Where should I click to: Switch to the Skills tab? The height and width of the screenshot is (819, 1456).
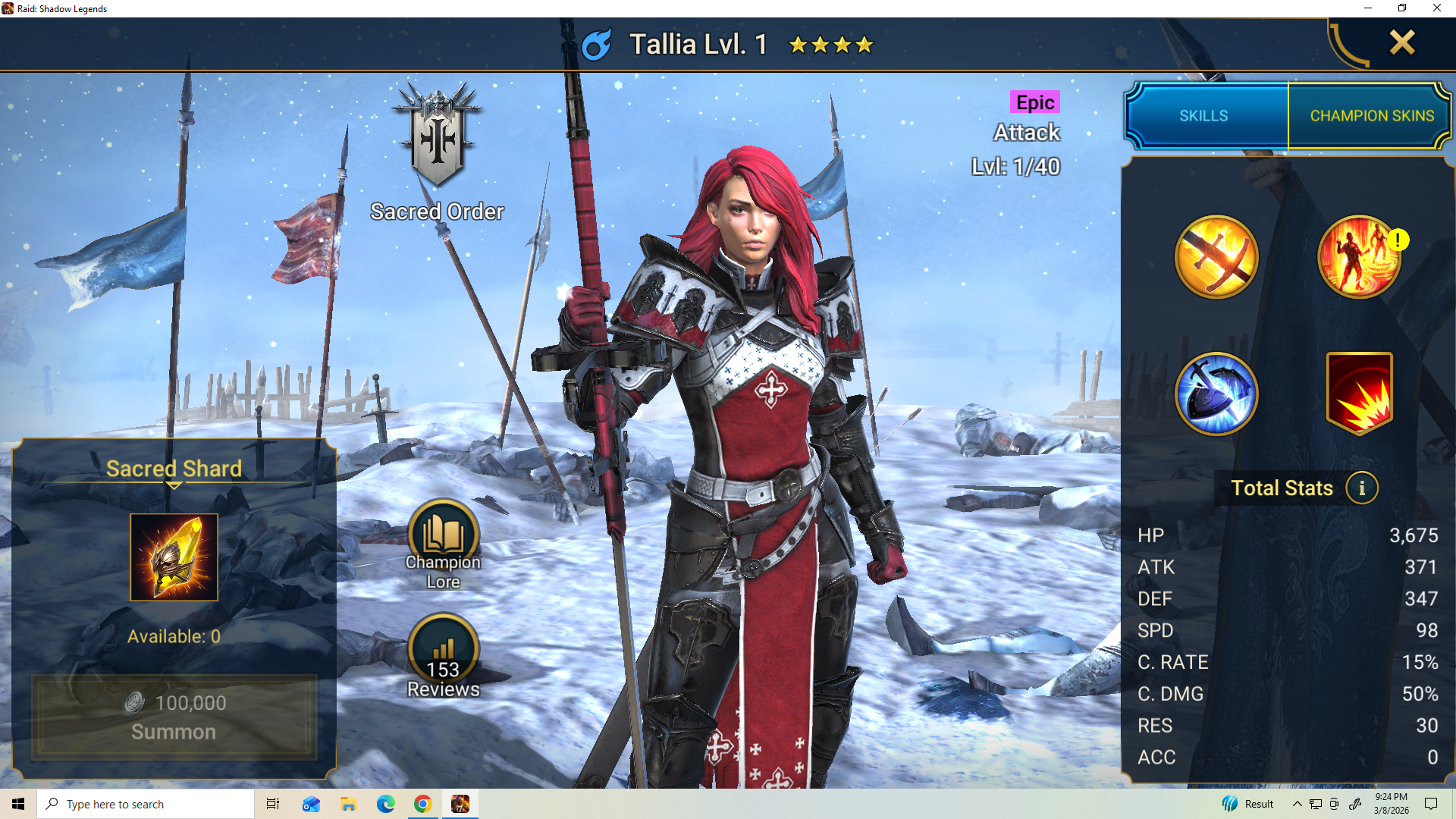pyautogui.click(x=1203, y=116)
